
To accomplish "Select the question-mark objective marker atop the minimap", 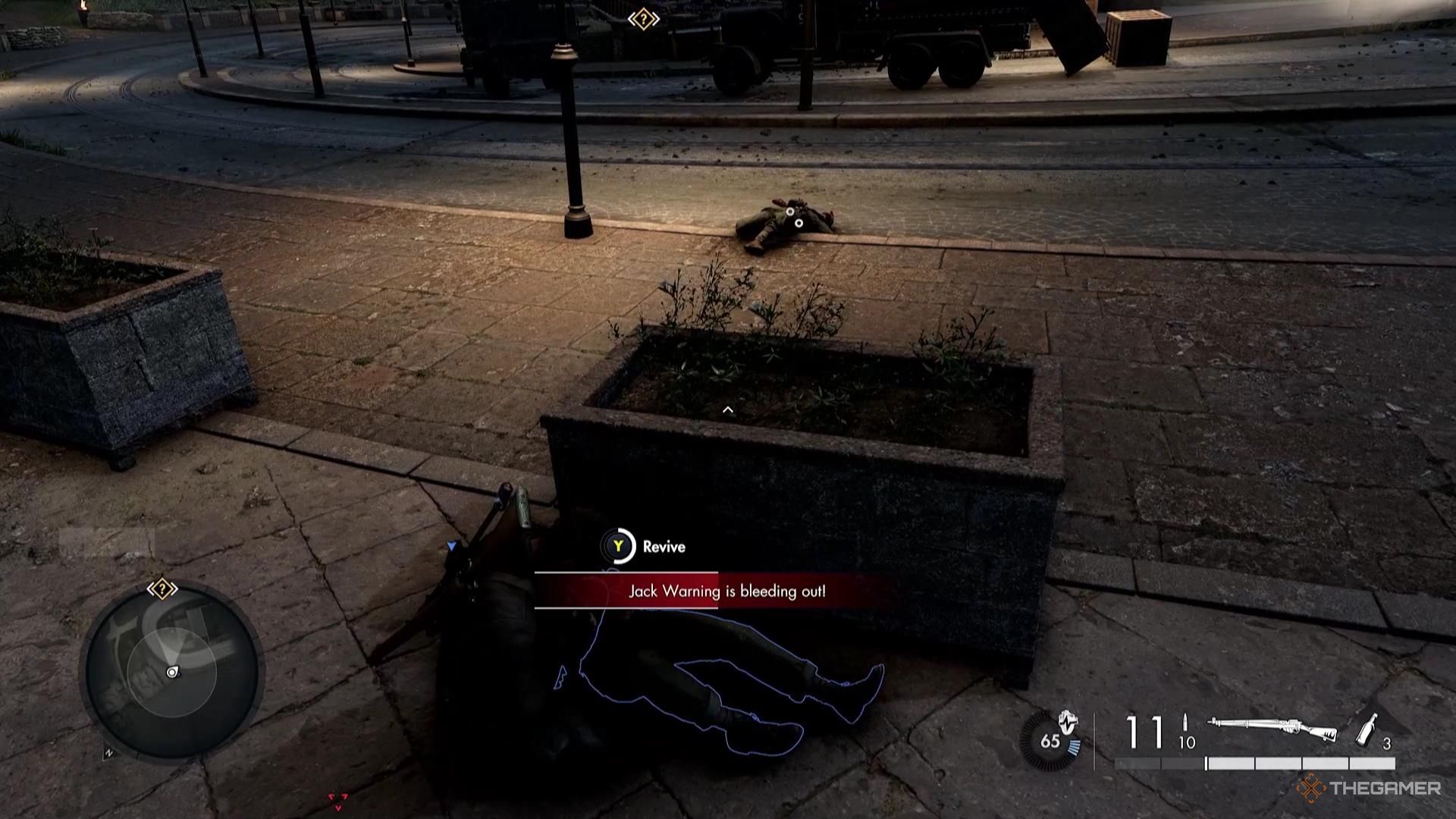I will (x=162, y=588).
